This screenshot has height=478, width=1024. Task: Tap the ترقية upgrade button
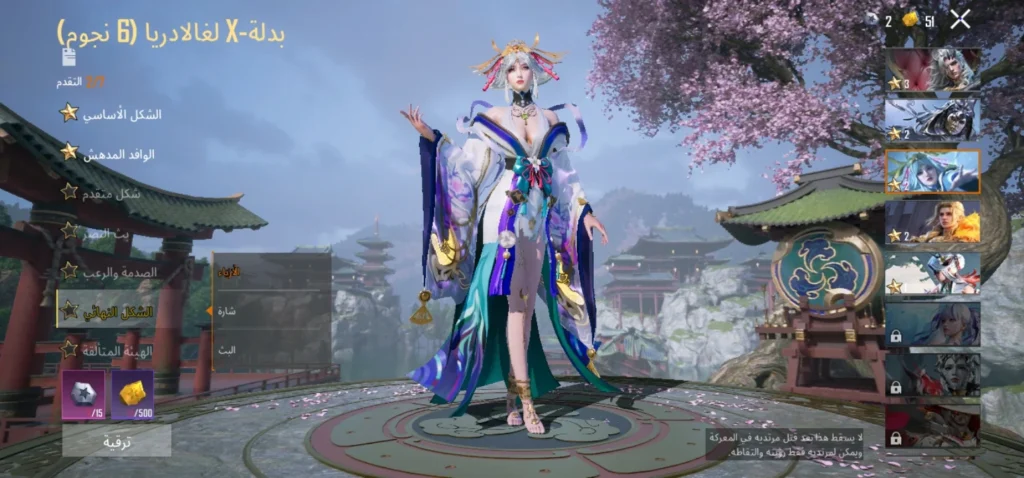(116, 441)
